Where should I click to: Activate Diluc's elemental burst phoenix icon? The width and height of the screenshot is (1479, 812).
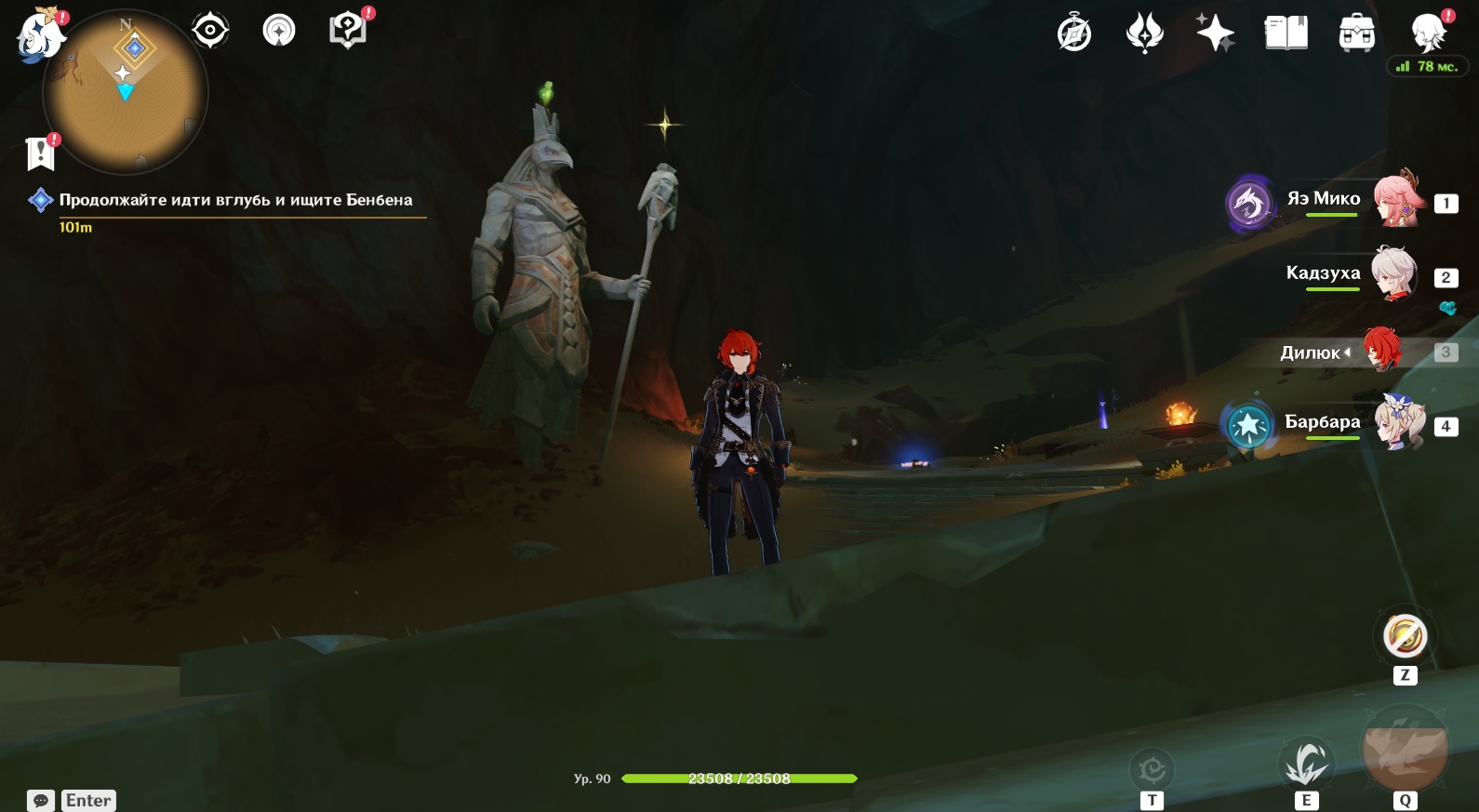[1405, 749]
